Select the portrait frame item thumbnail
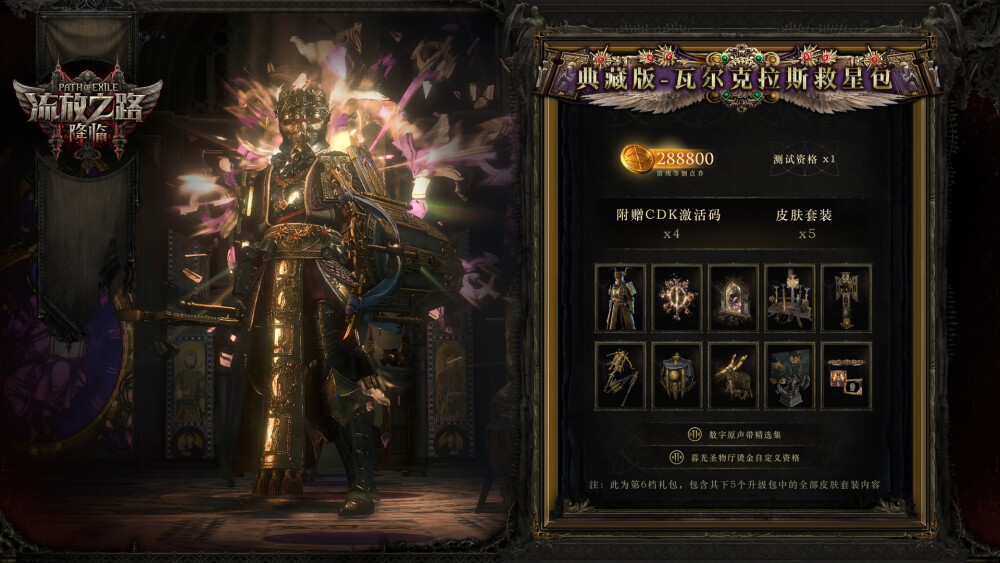1000x563 pixels. click(846, 376)
